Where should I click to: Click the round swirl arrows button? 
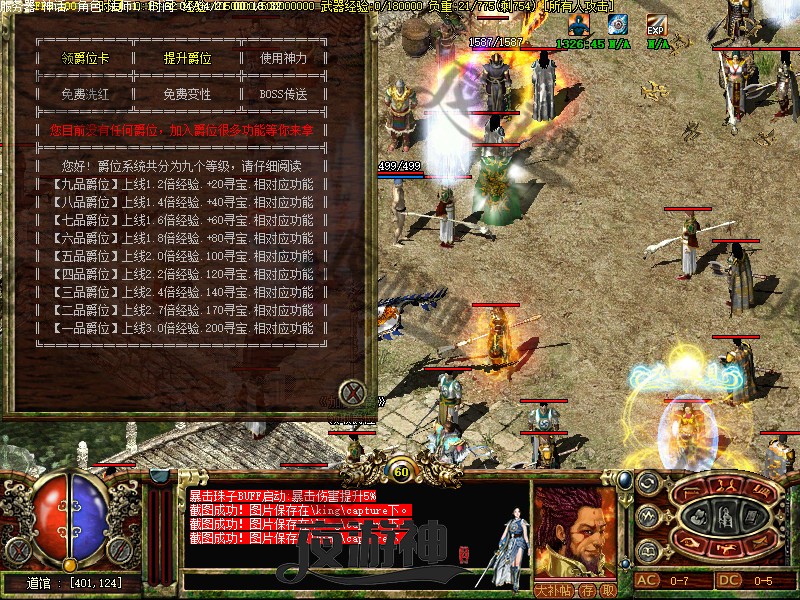point(647,483)
